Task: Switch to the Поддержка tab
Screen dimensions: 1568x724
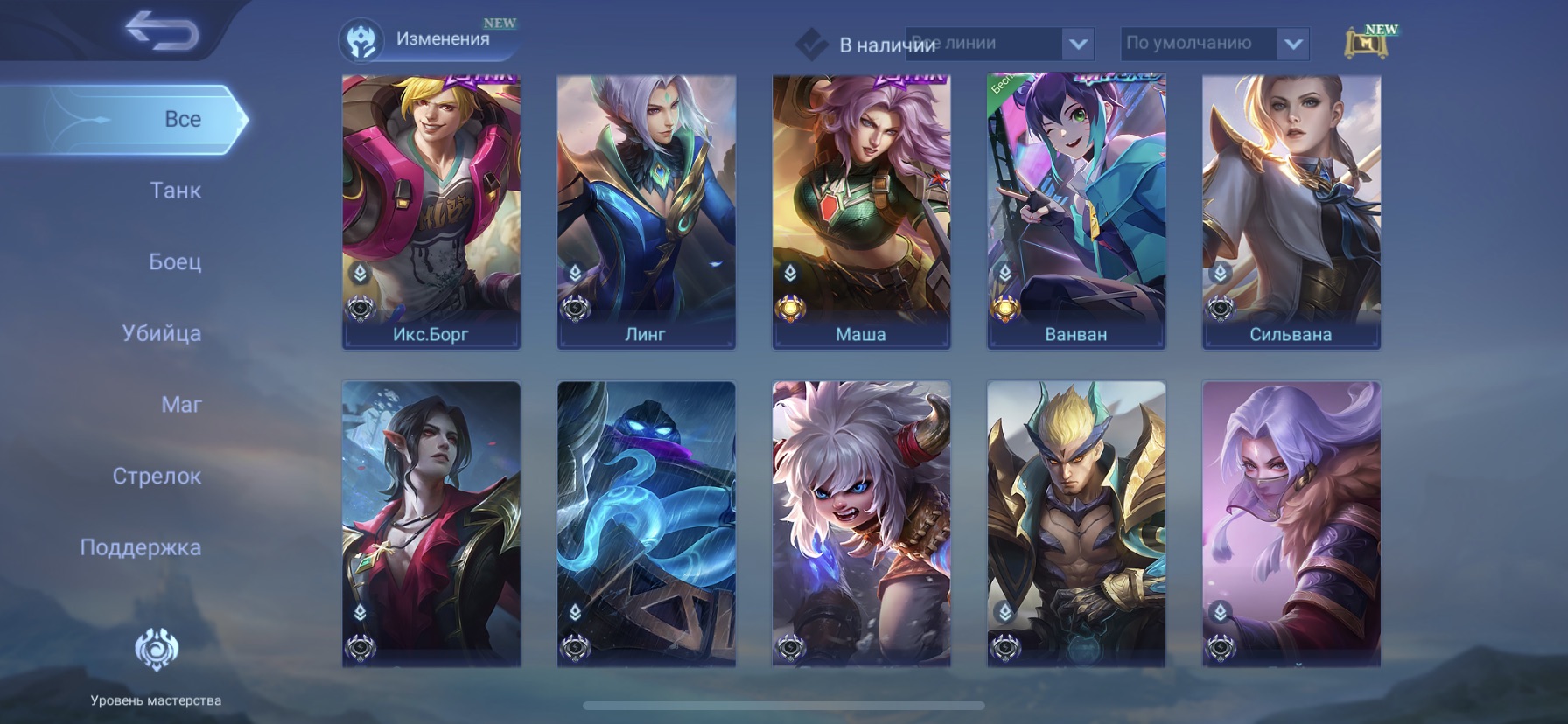Action: (140, 547)
